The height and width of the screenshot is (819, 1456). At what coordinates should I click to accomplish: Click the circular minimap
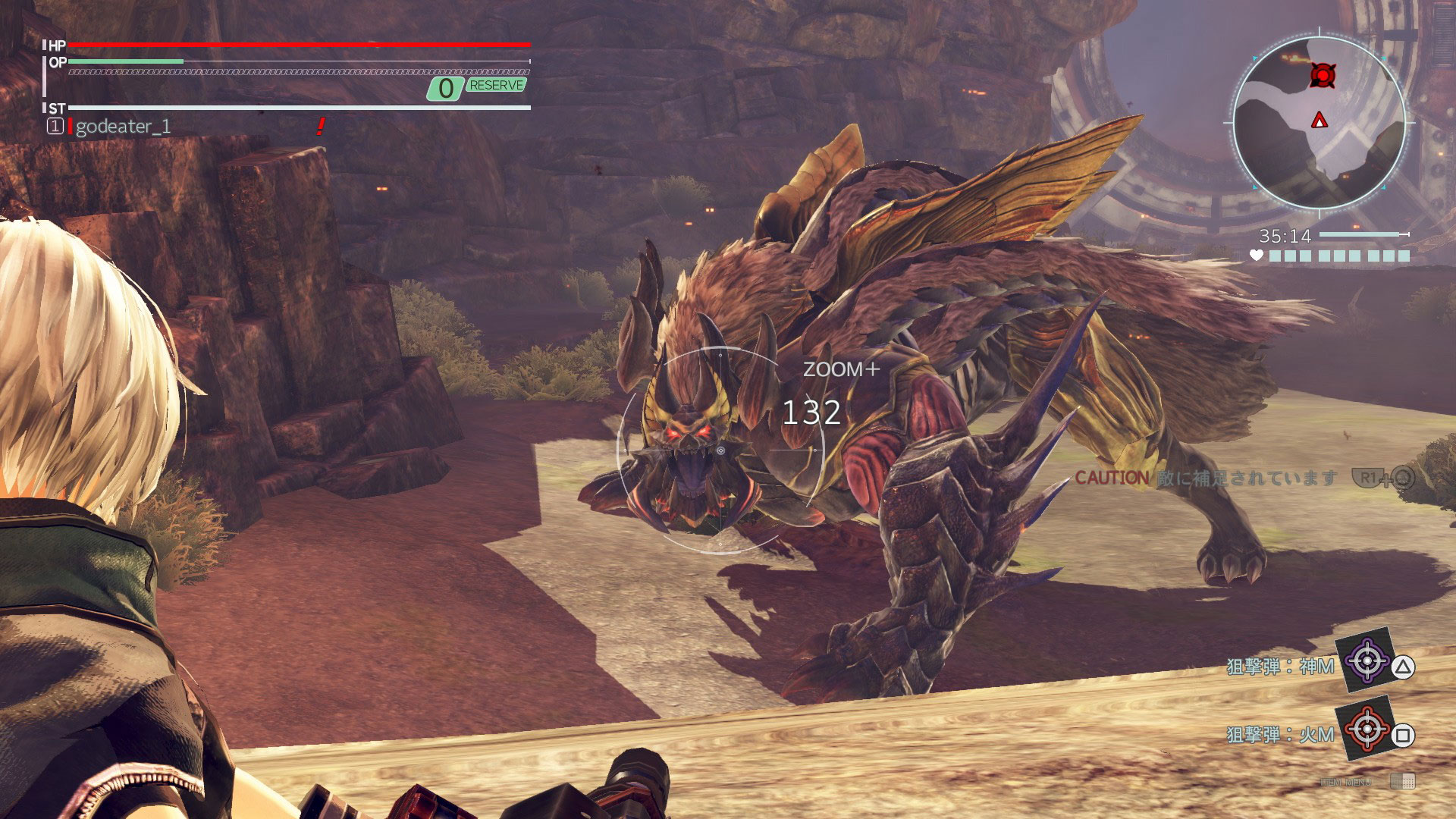(x=1319, y=123)
